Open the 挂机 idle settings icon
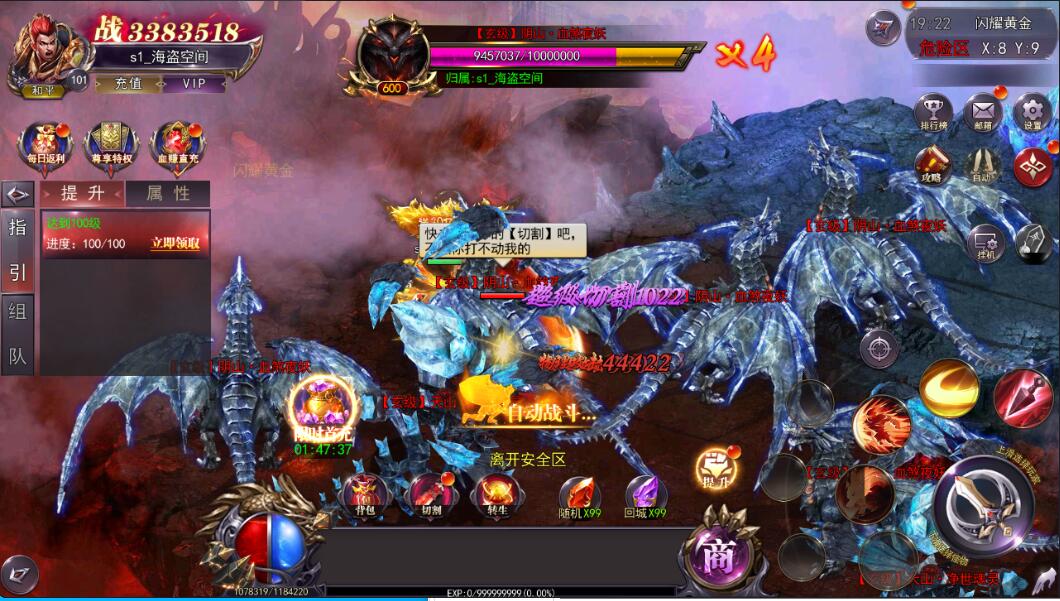 984,243
